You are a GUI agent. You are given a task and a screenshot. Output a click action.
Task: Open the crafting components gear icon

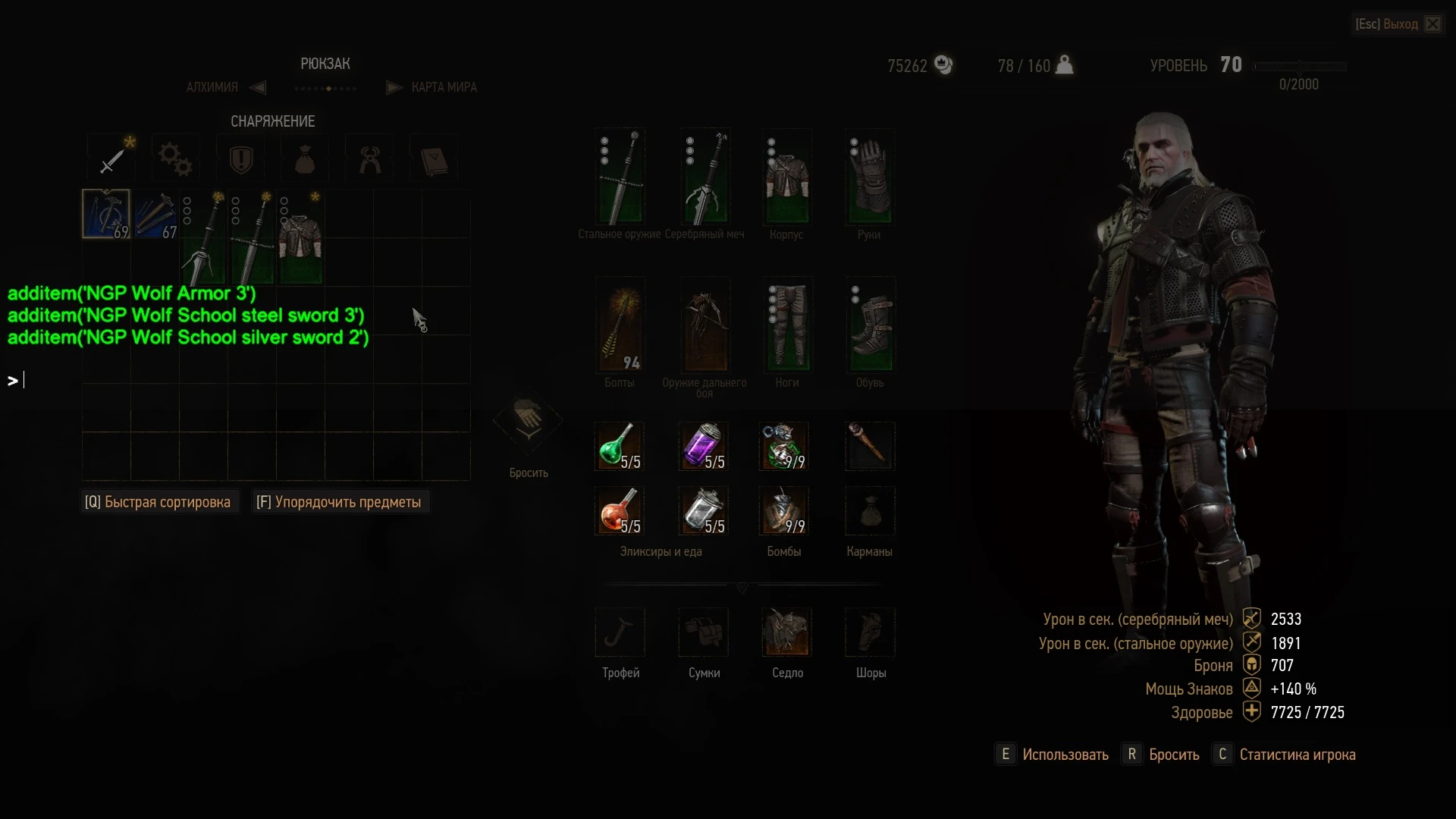click(175, 158)
